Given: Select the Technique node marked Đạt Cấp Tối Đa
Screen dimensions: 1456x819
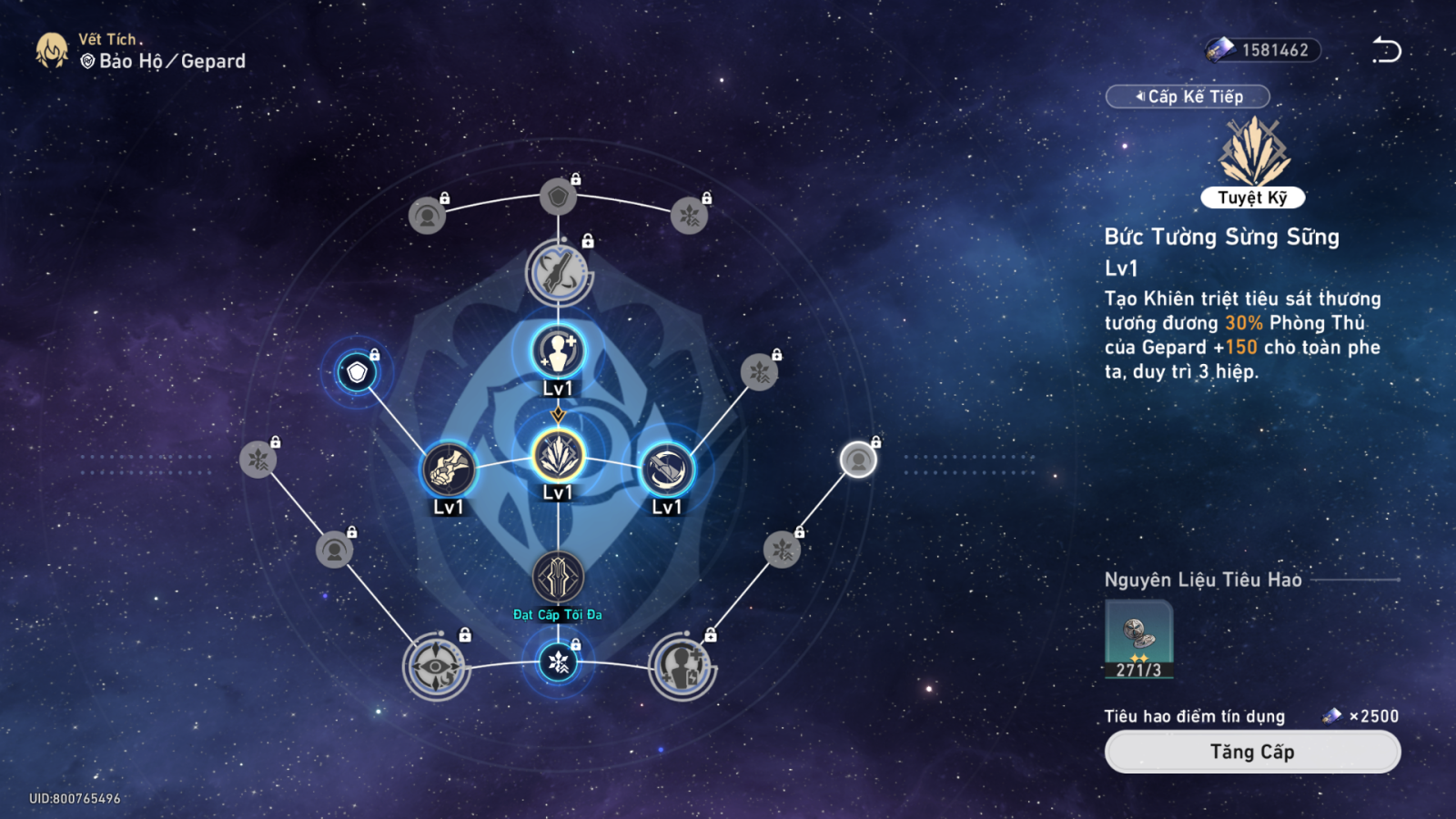Looking at the screenshot, I should point(558,578).
